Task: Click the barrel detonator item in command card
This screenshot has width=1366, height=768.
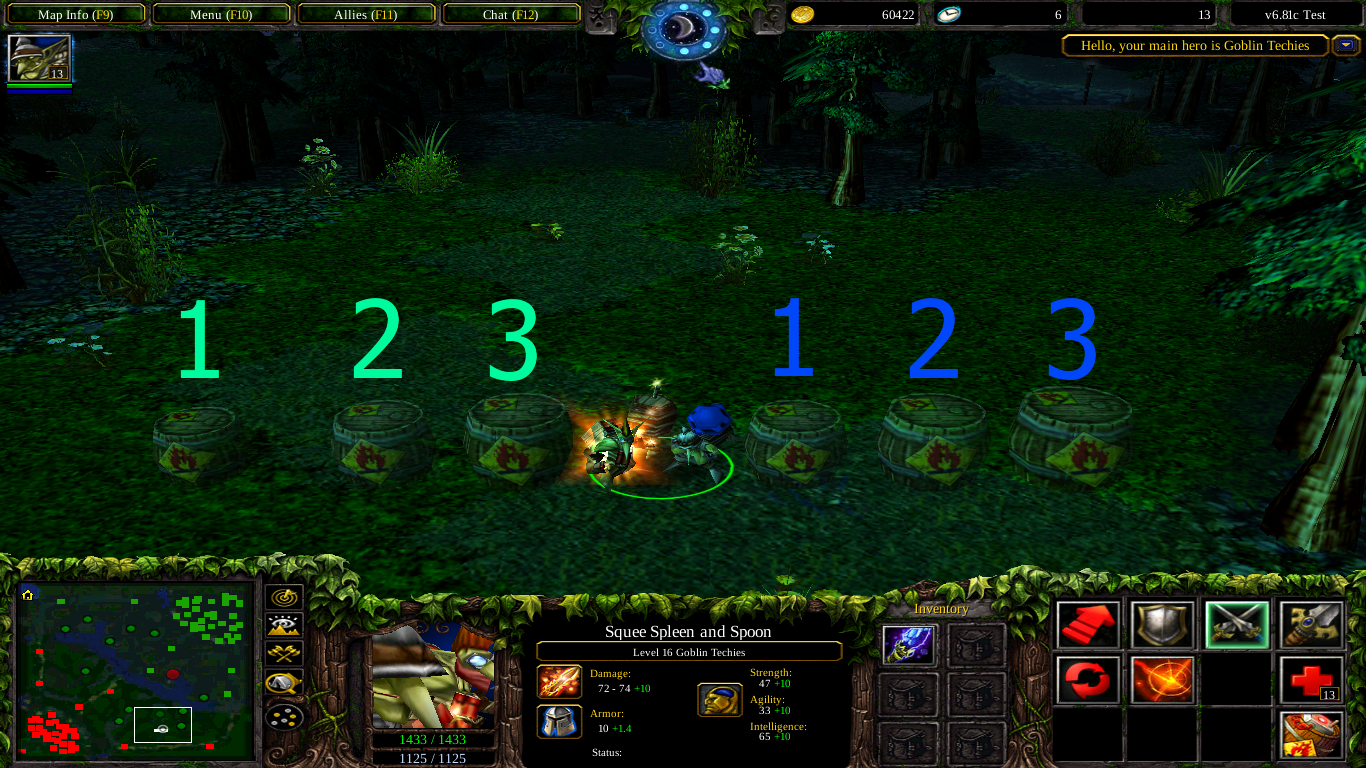Action: (1311, 734)
